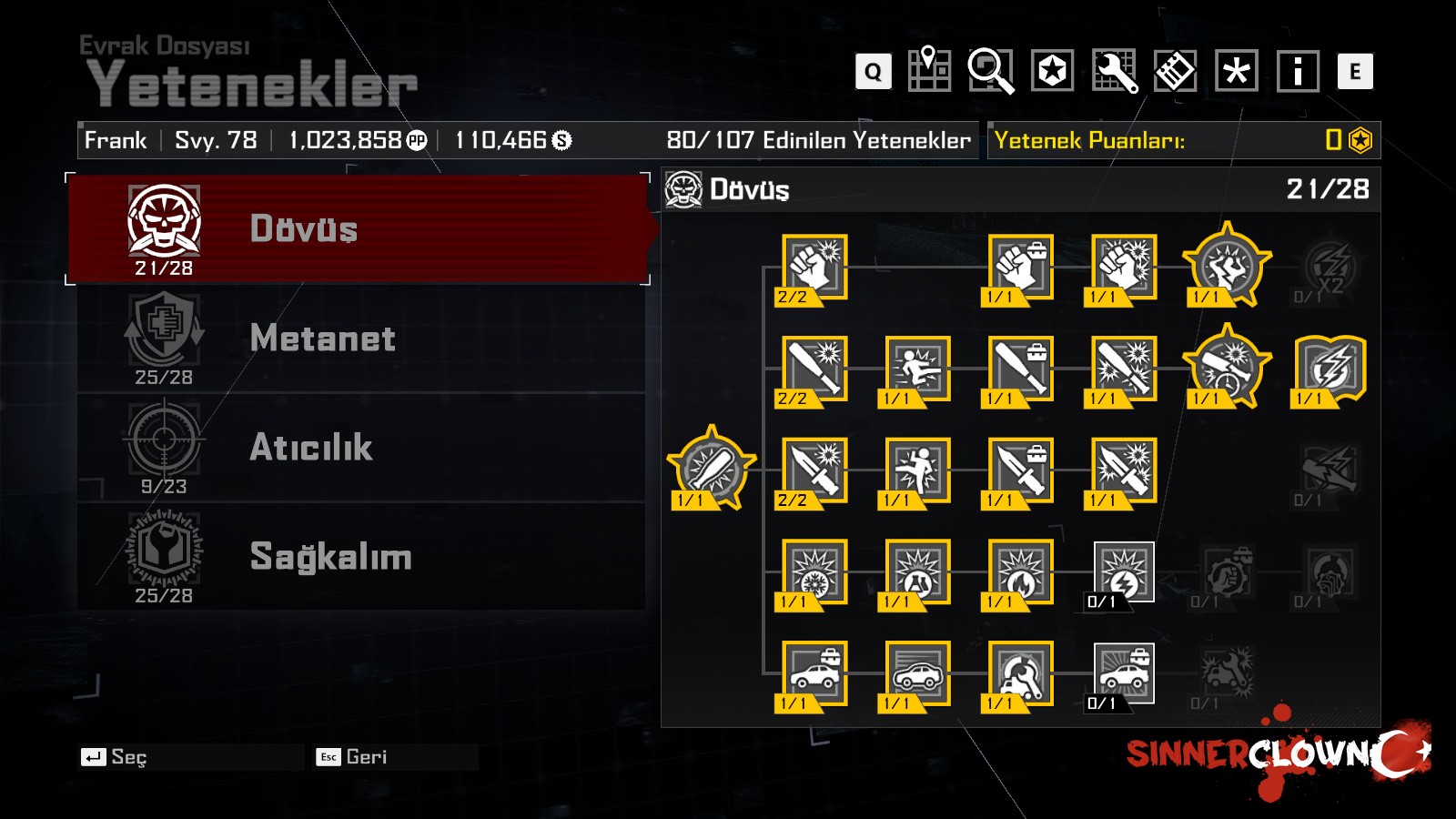The image size is (1456, 819).
Task: Select the lightning book skill icon
Action: [1330, 369]
